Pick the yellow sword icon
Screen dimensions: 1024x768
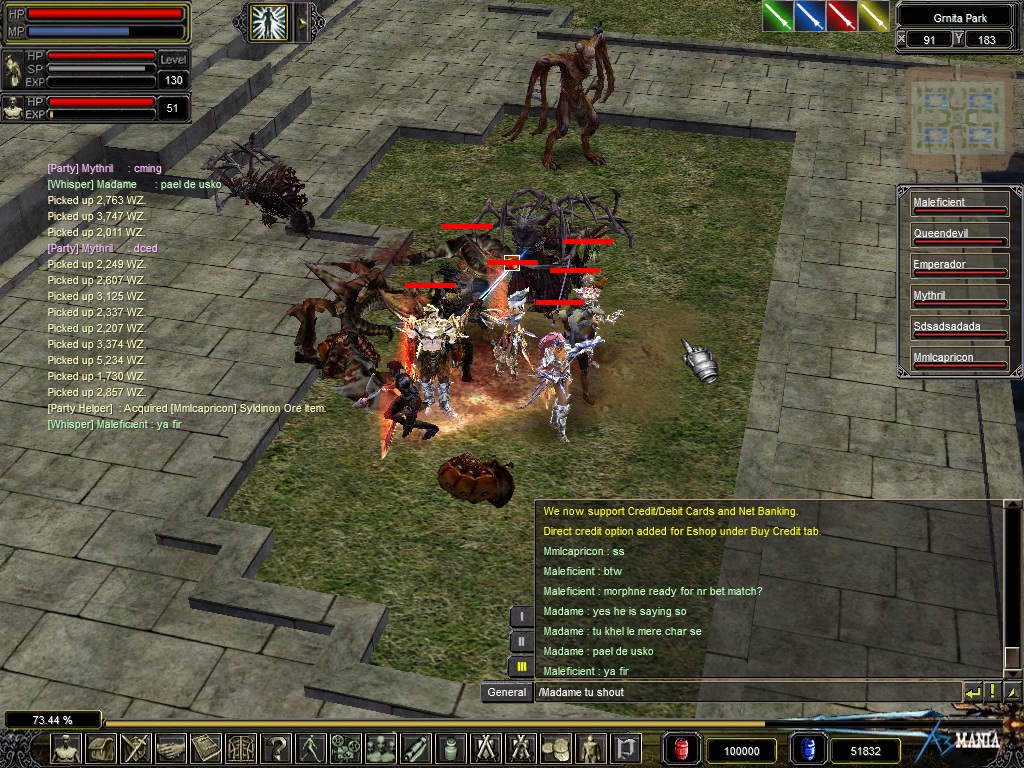tap(873, 16)
